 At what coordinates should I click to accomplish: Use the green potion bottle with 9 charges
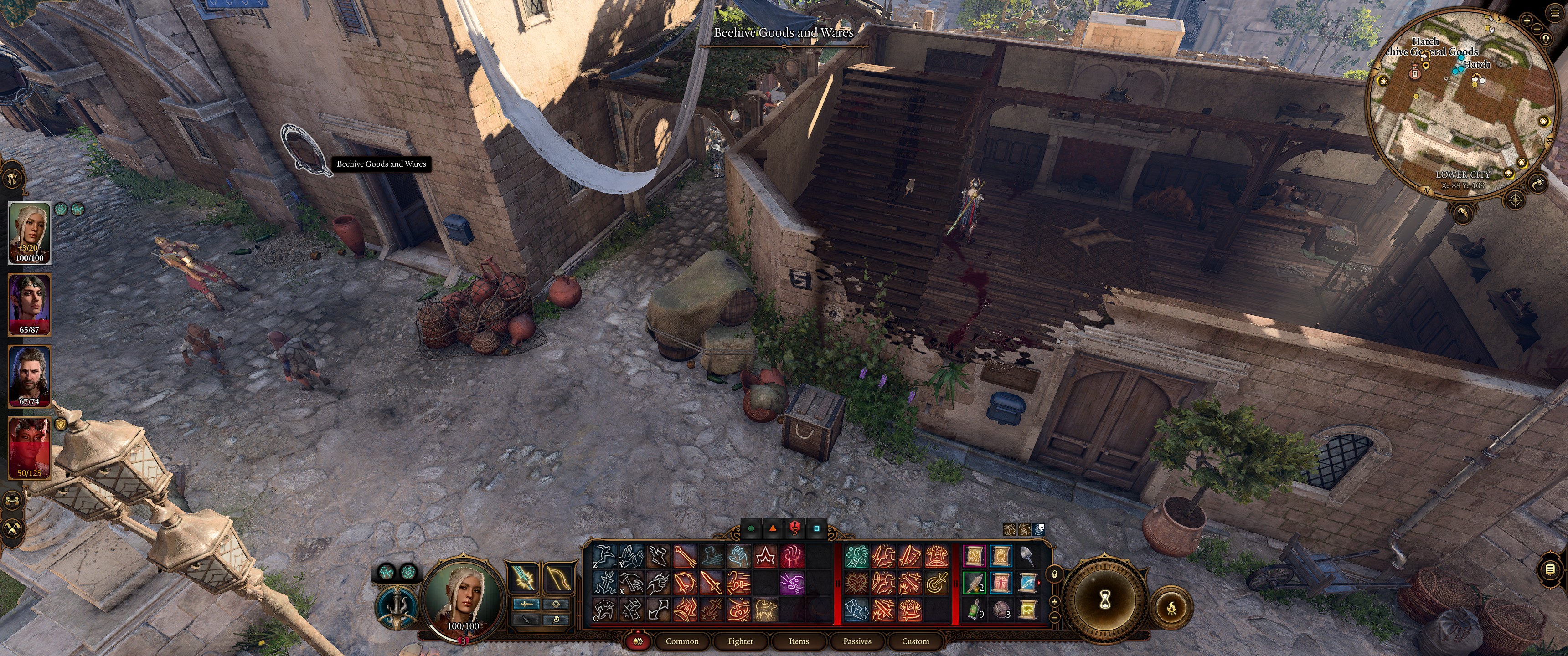pyautogui.click(x=974, y=609)
